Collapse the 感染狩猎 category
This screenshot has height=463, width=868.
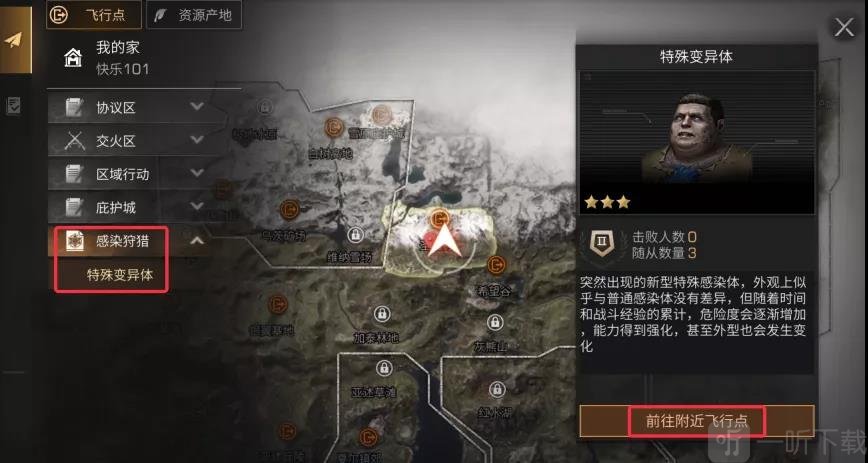pyautogui.click(x=196, y=240)
